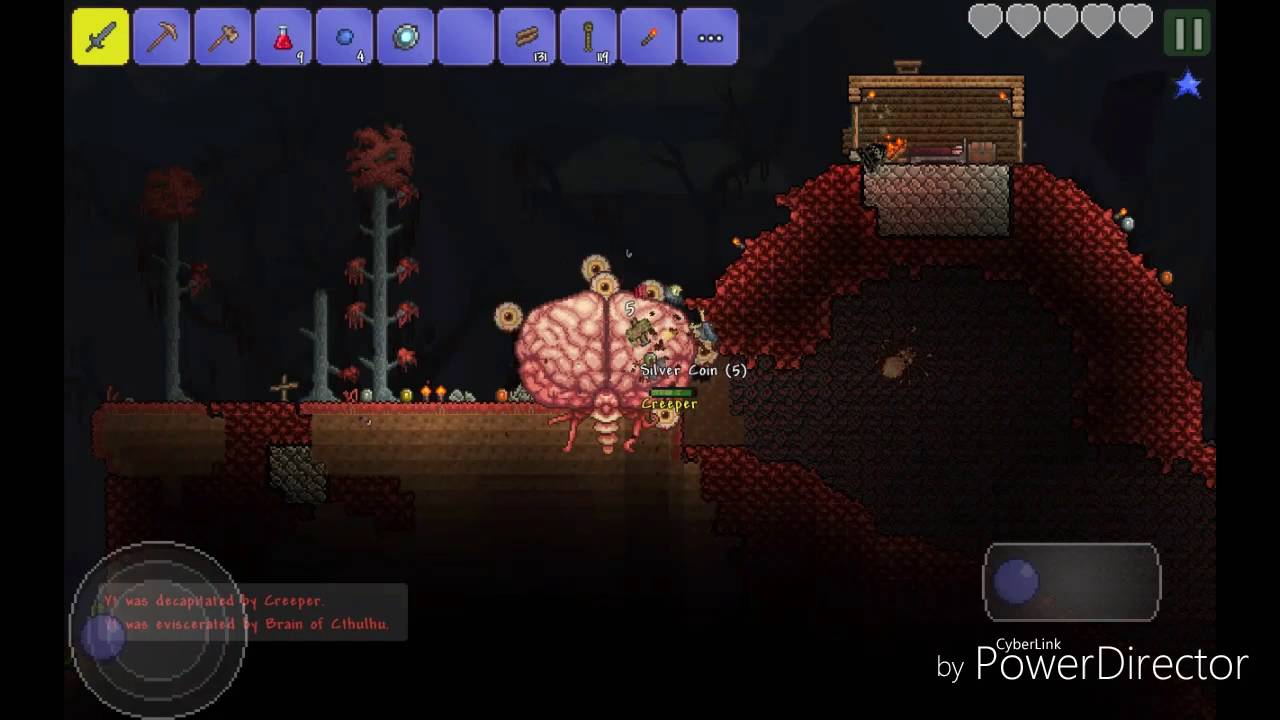
Task: Tap the right attack joystick pad
Action: point(1071,582)
